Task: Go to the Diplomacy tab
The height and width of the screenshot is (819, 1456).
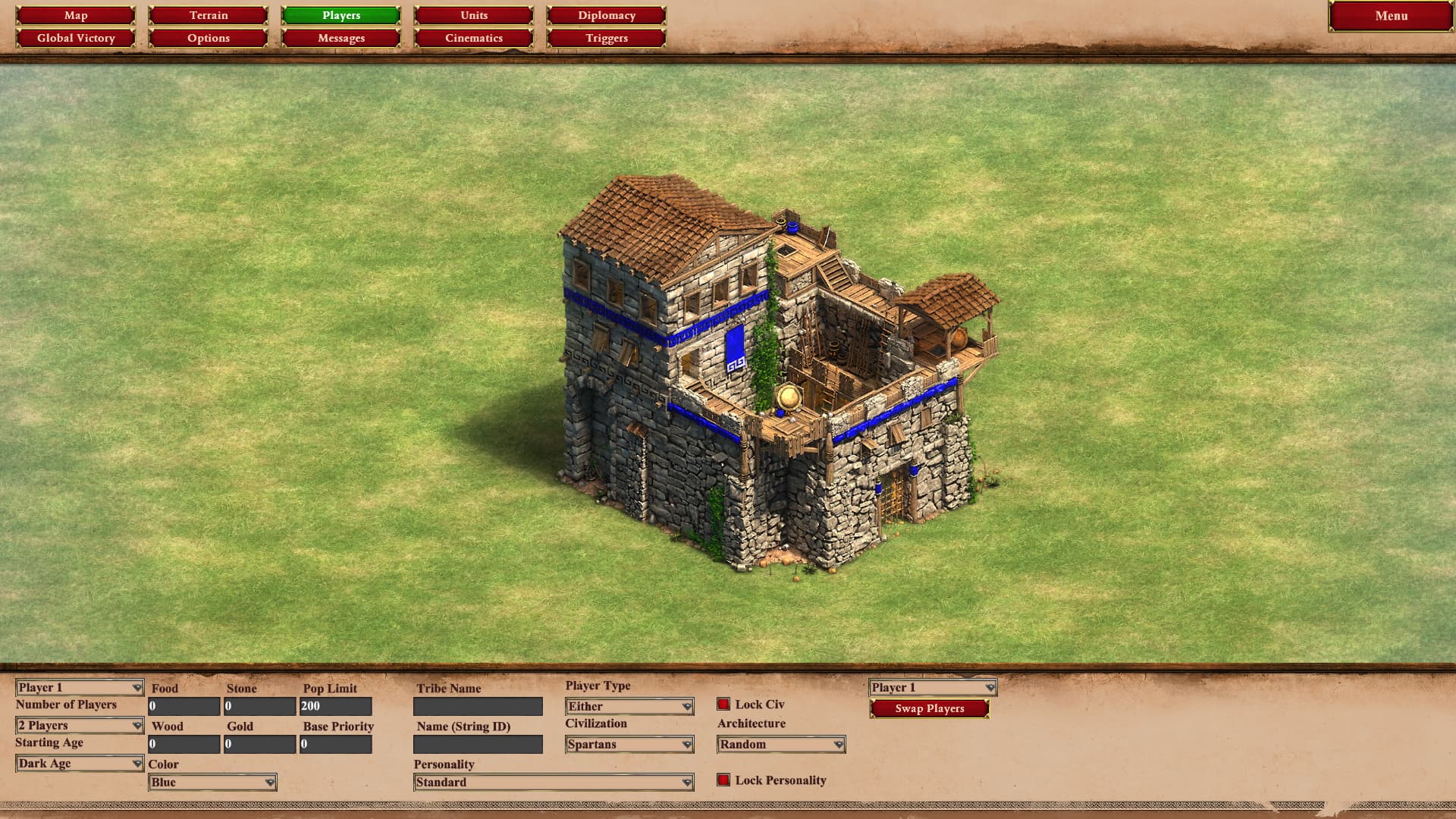Action: (x=607, y=15)
